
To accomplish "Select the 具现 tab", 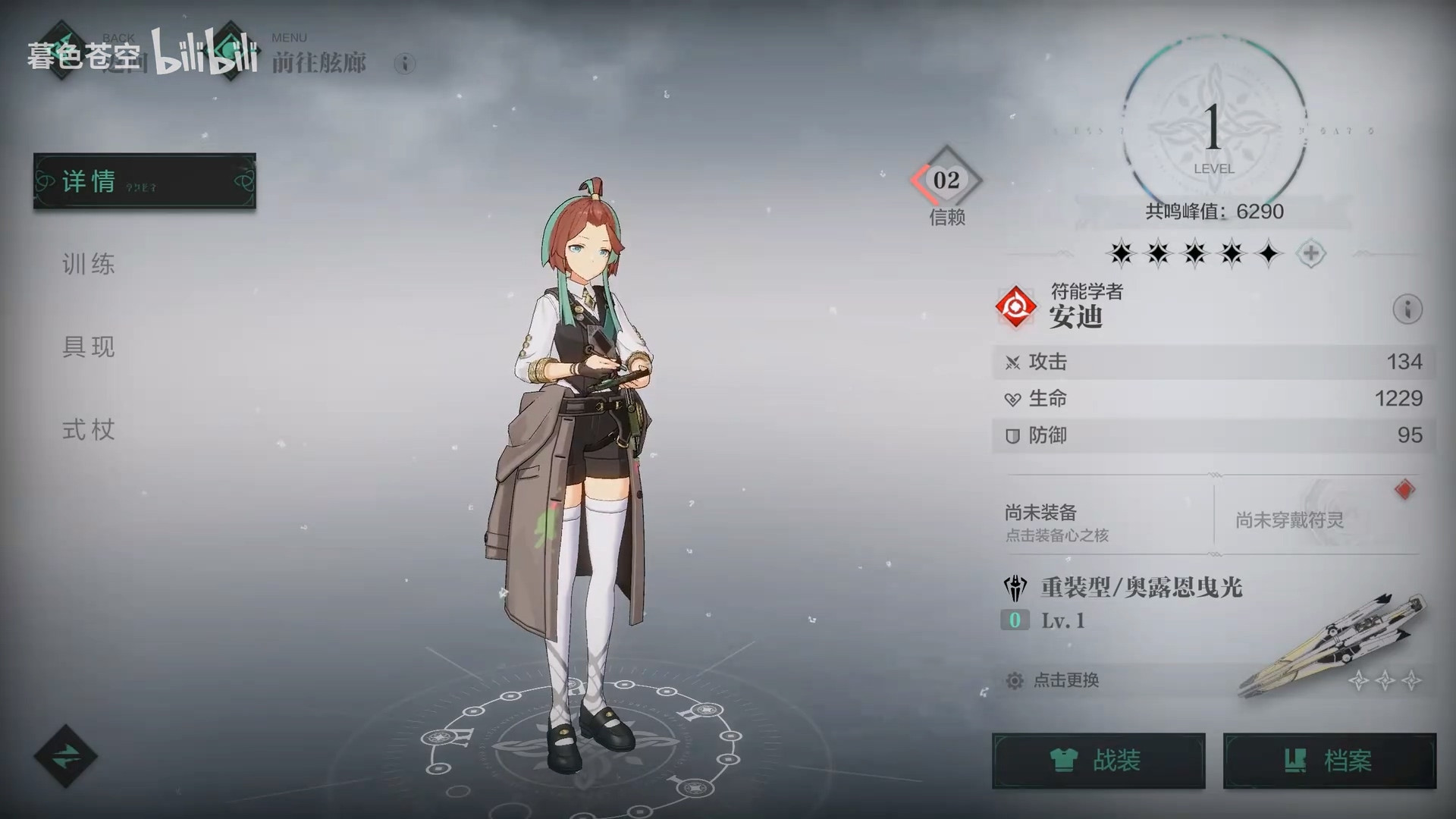I will pos(89,347).
